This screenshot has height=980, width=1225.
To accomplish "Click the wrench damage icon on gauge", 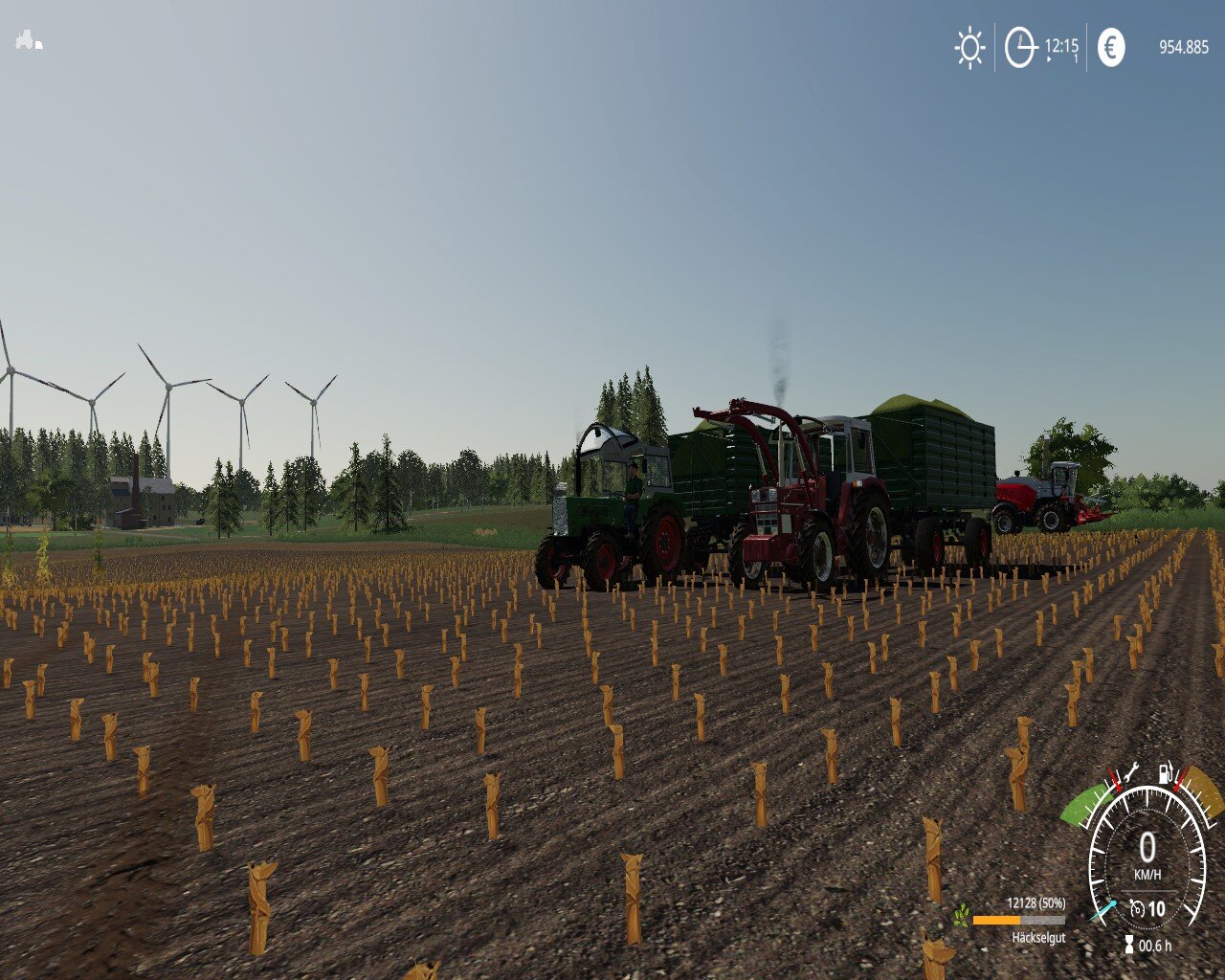I will pos(1129,770).
